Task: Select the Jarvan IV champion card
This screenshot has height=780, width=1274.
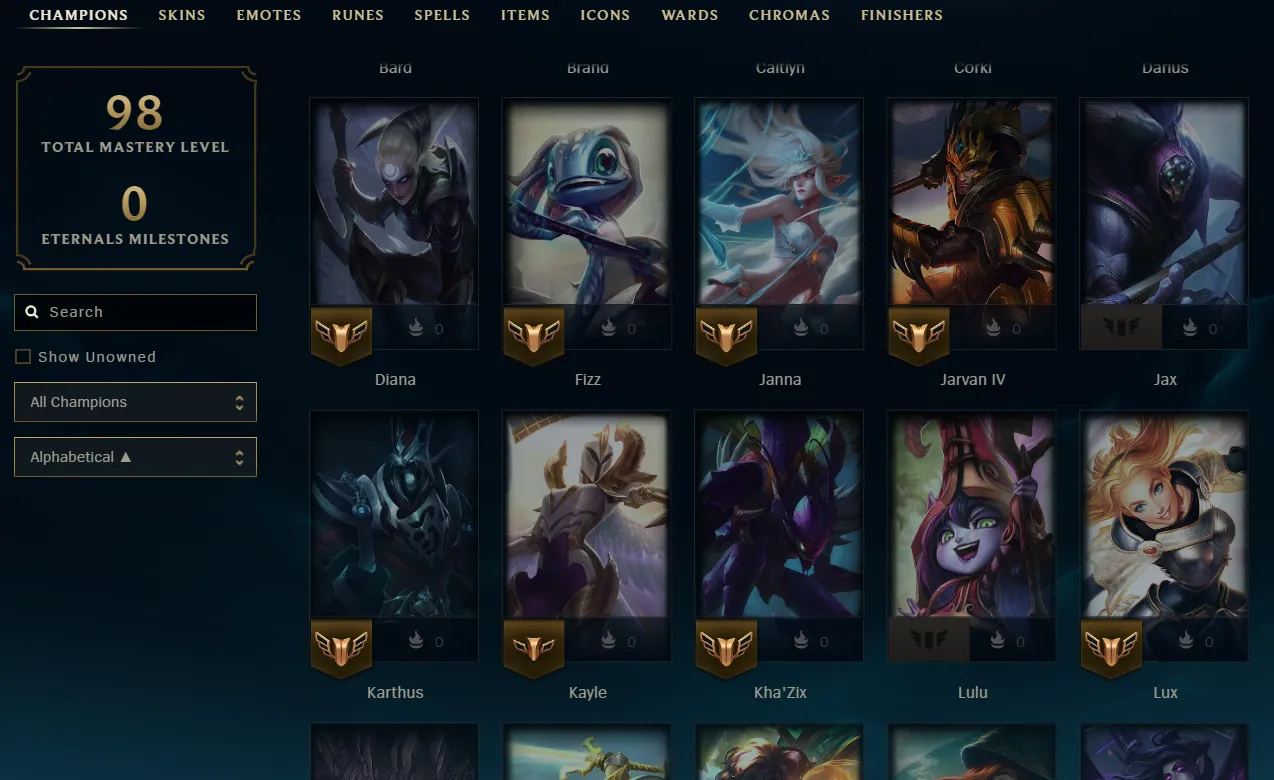Action: pyautogui.click(x=972, y=210)
